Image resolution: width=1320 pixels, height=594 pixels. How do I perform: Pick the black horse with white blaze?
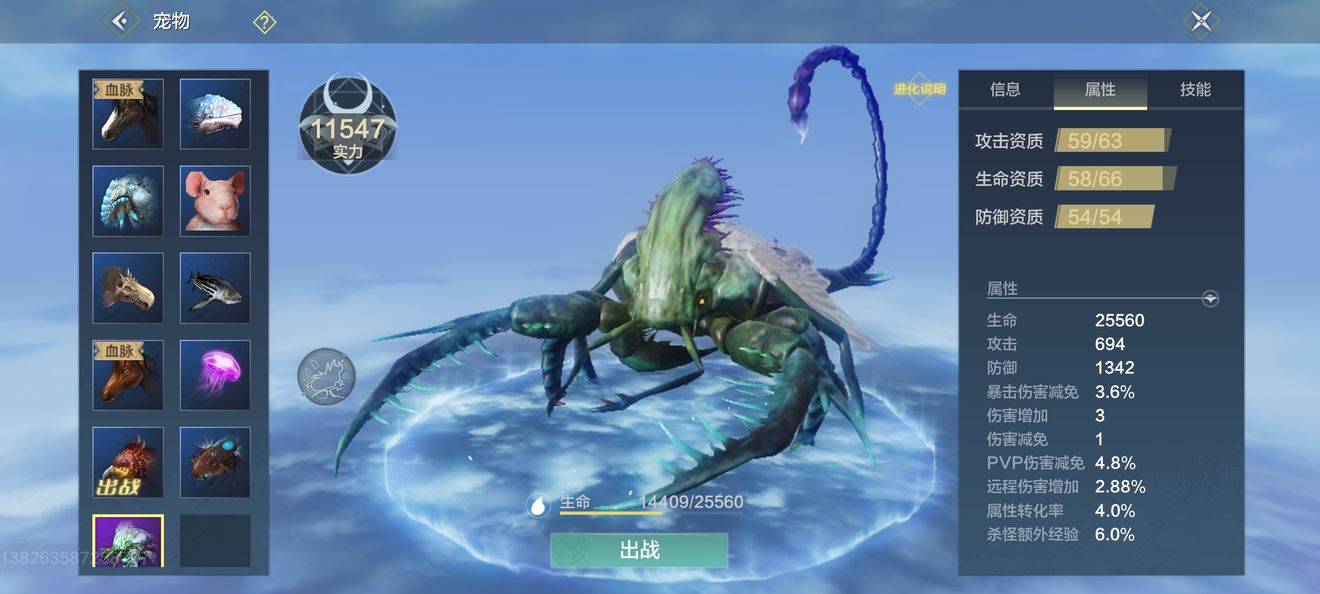(128, 114)
